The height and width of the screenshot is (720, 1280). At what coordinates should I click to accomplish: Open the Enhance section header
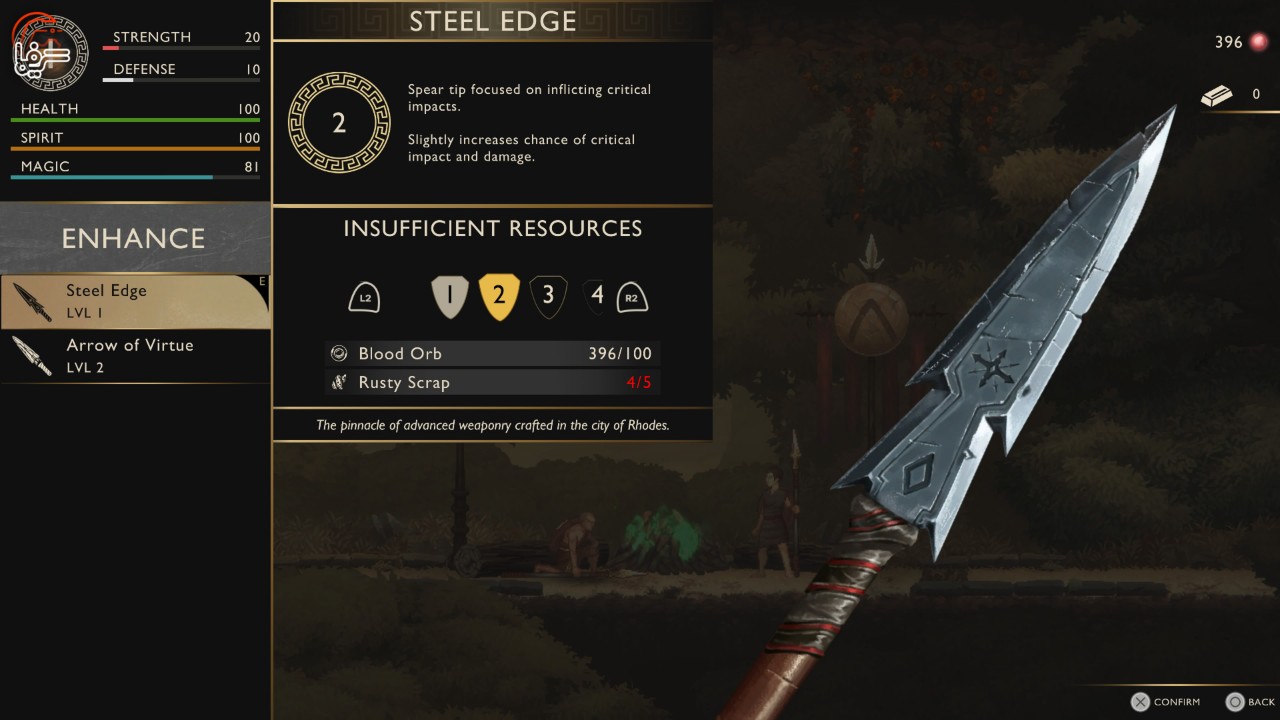pos(134,238)
